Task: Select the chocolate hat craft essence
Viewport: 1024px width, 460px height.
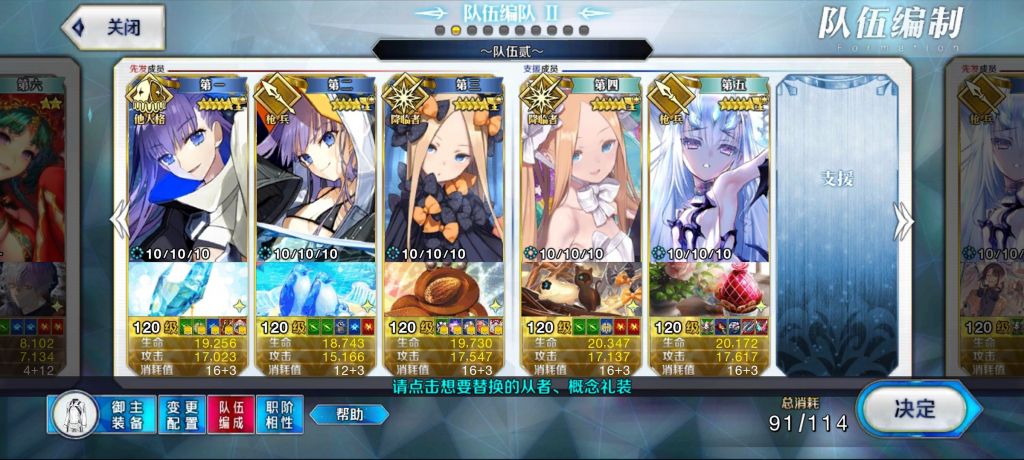Action: tap(443, 289)
